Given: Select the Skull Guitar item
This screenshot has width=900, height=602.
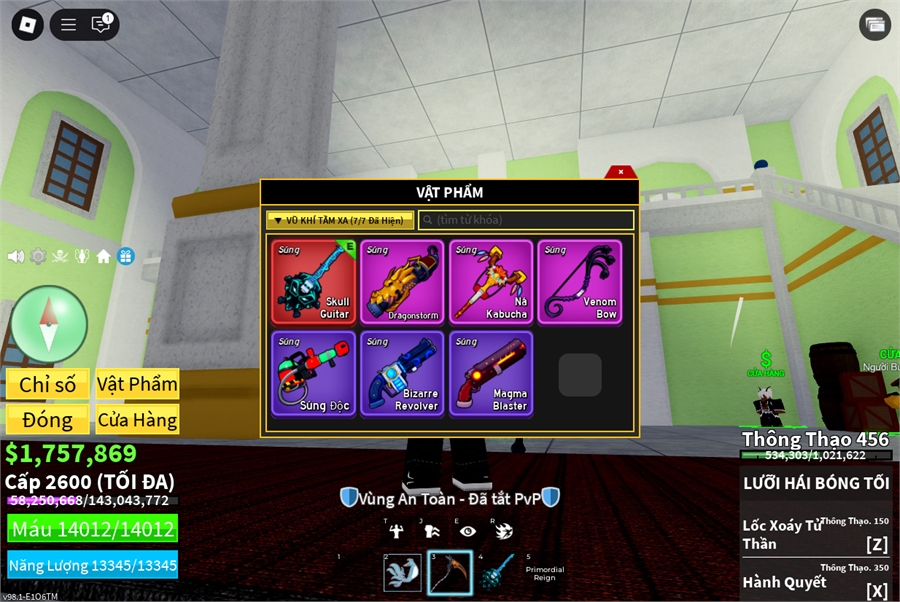Looking at the screenshot, I should (313, 281).
